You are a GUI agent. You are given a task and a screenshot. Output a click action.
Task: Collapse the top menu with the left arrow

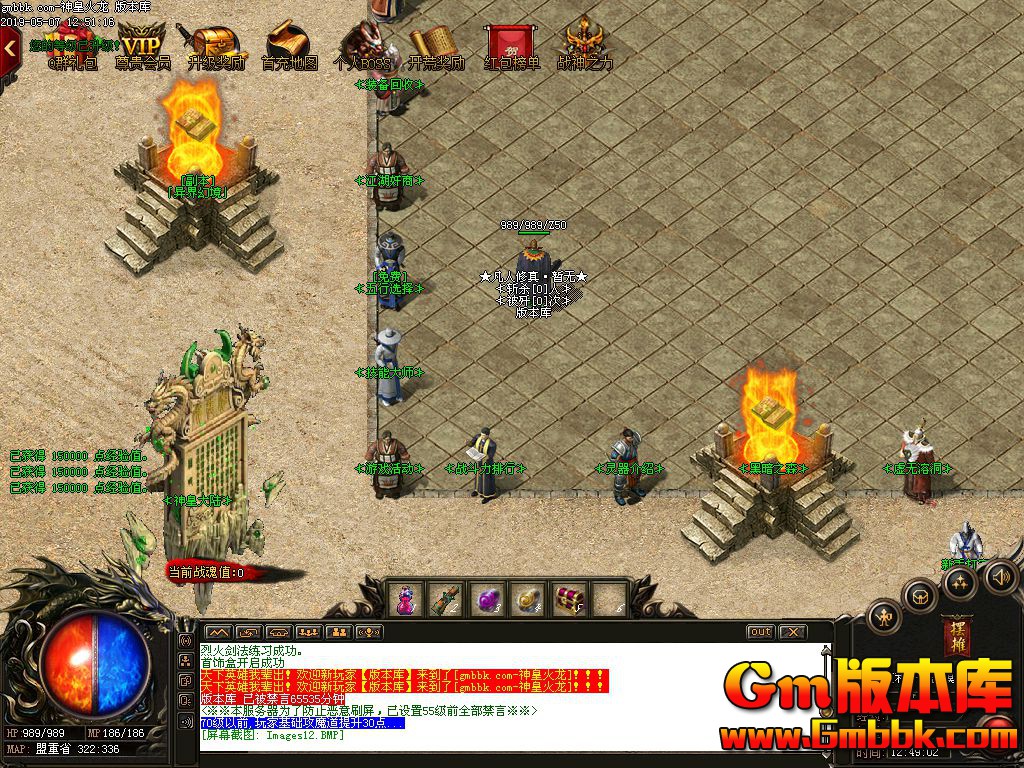coord(10,46)
